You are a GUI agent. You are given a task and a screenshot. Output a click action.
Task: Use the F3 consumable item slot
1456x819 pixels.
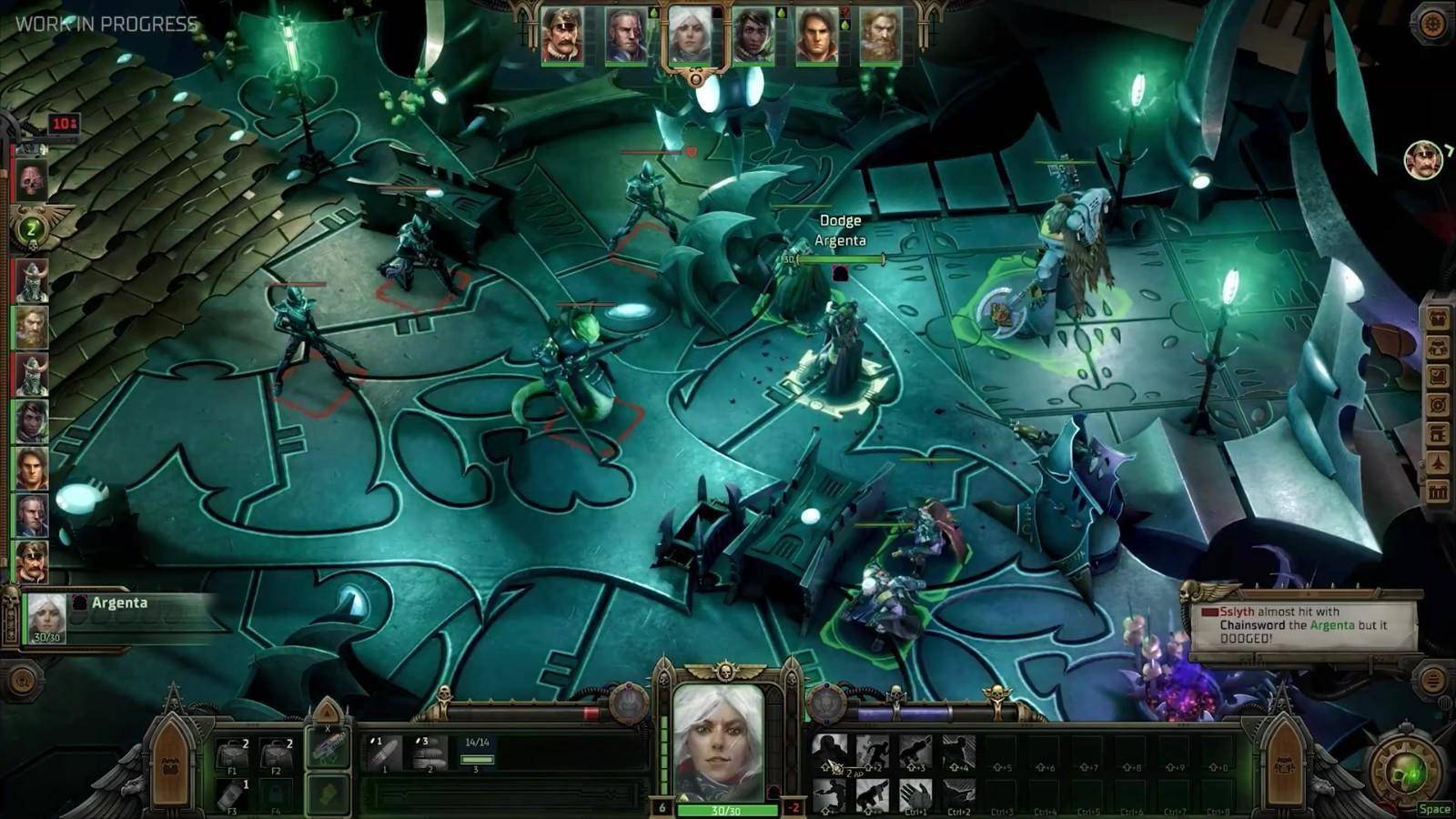(x=234, y=794)
